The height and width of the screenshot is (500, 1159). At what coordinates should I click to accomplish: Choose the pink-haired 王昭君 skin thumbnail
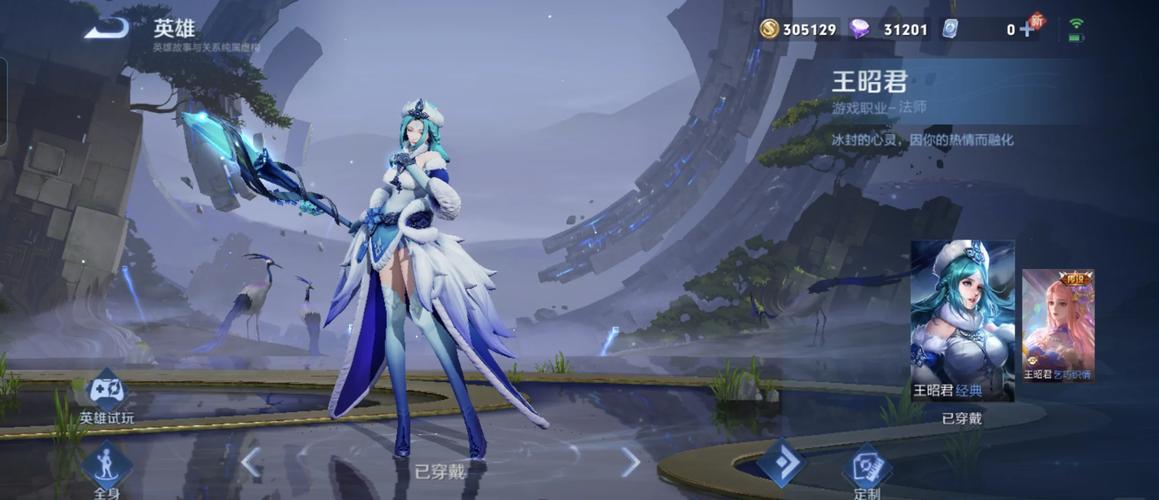pos(1057,325)
